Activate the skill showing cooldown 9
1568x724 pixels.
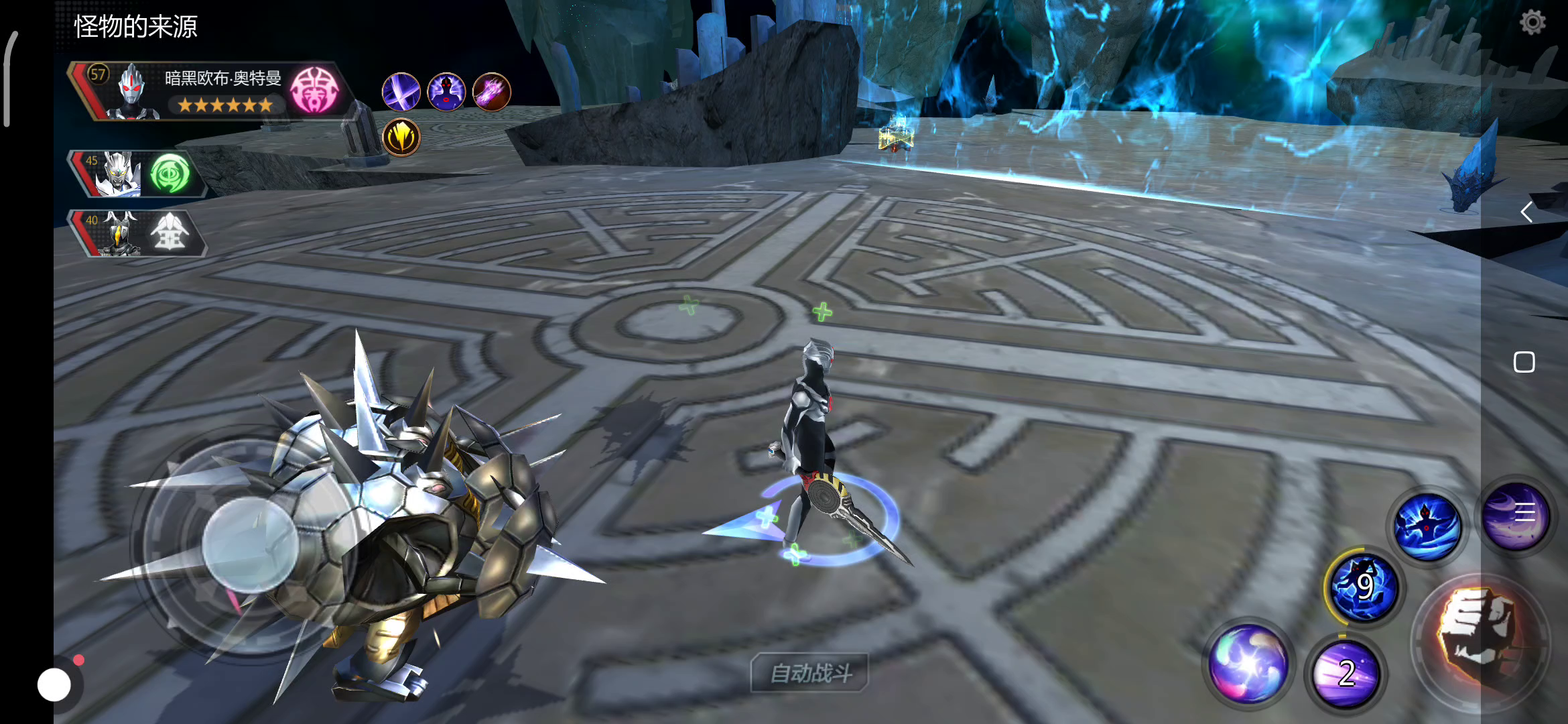(1363, 587)
